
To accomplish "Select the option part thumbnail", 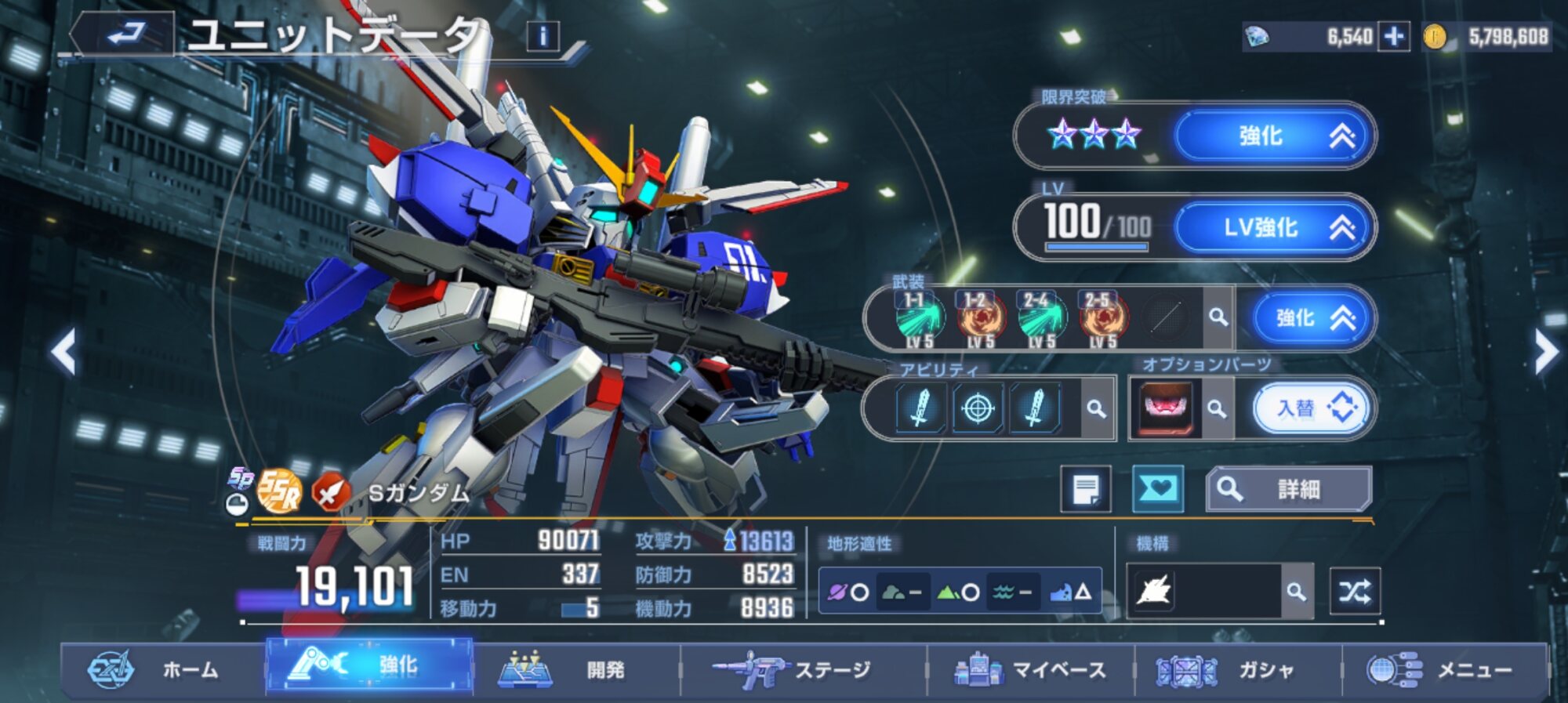I will (x=1165, y=408).
